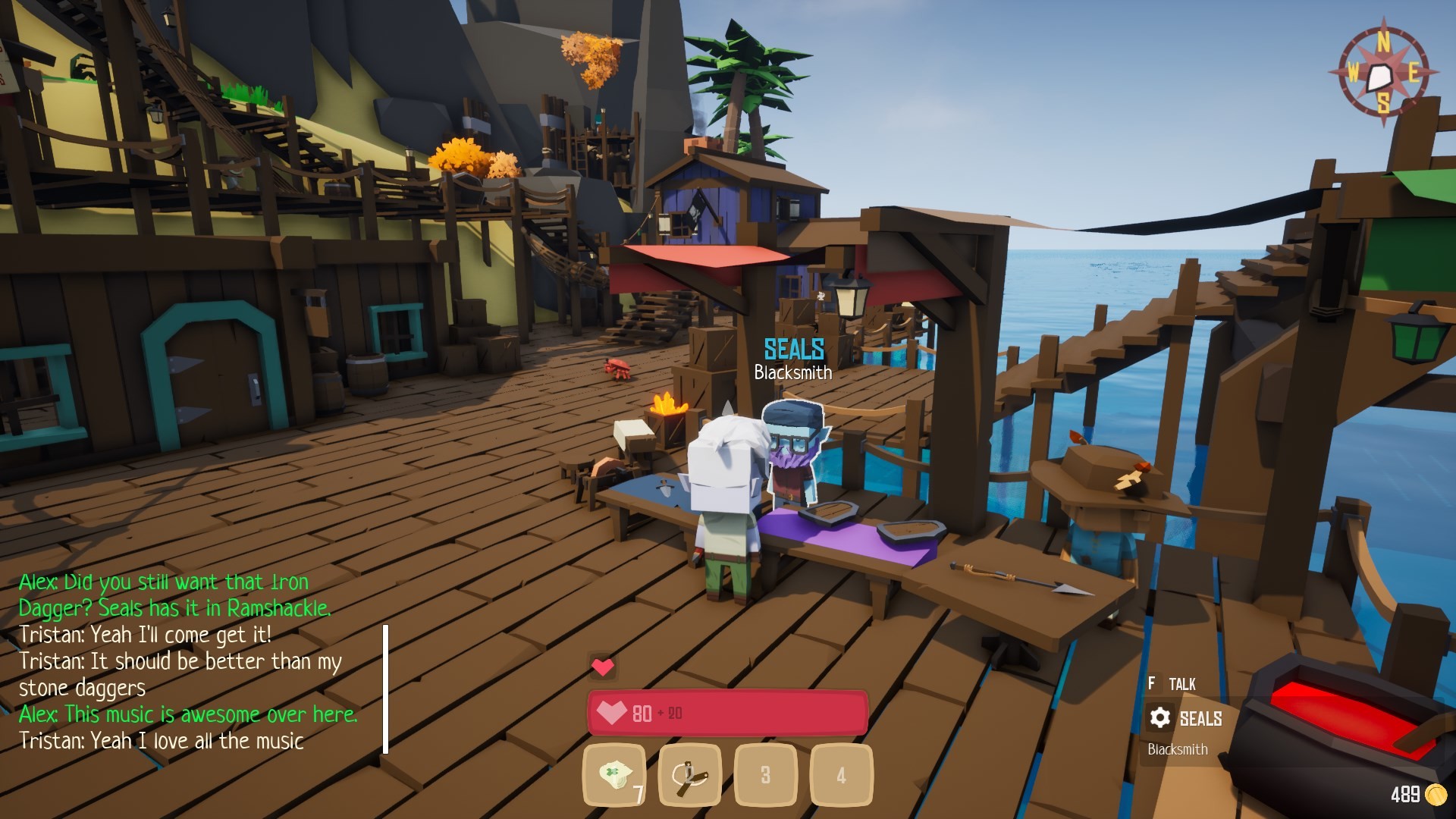Click the compass in the corner

click(1383, 74)
